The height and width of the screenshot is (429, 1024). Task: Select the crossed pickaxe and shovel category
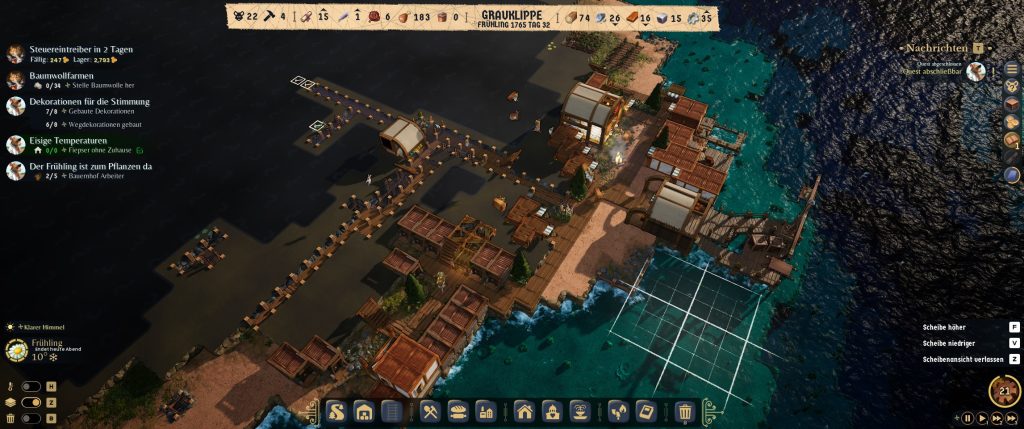[x=431, y=411]
